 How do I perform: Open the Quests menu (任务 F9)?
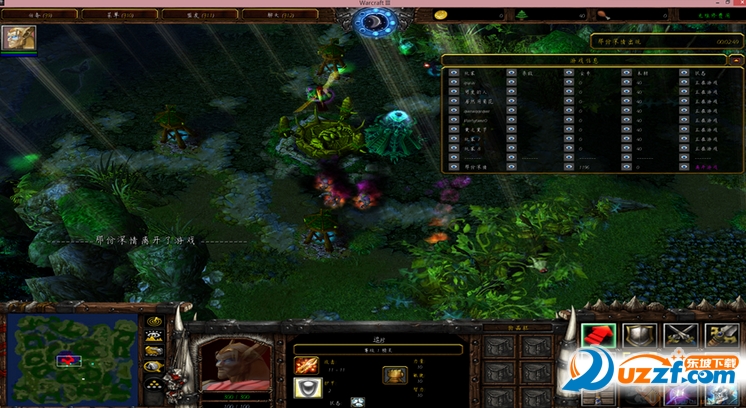pyautogui.click(x=41, y=15)
